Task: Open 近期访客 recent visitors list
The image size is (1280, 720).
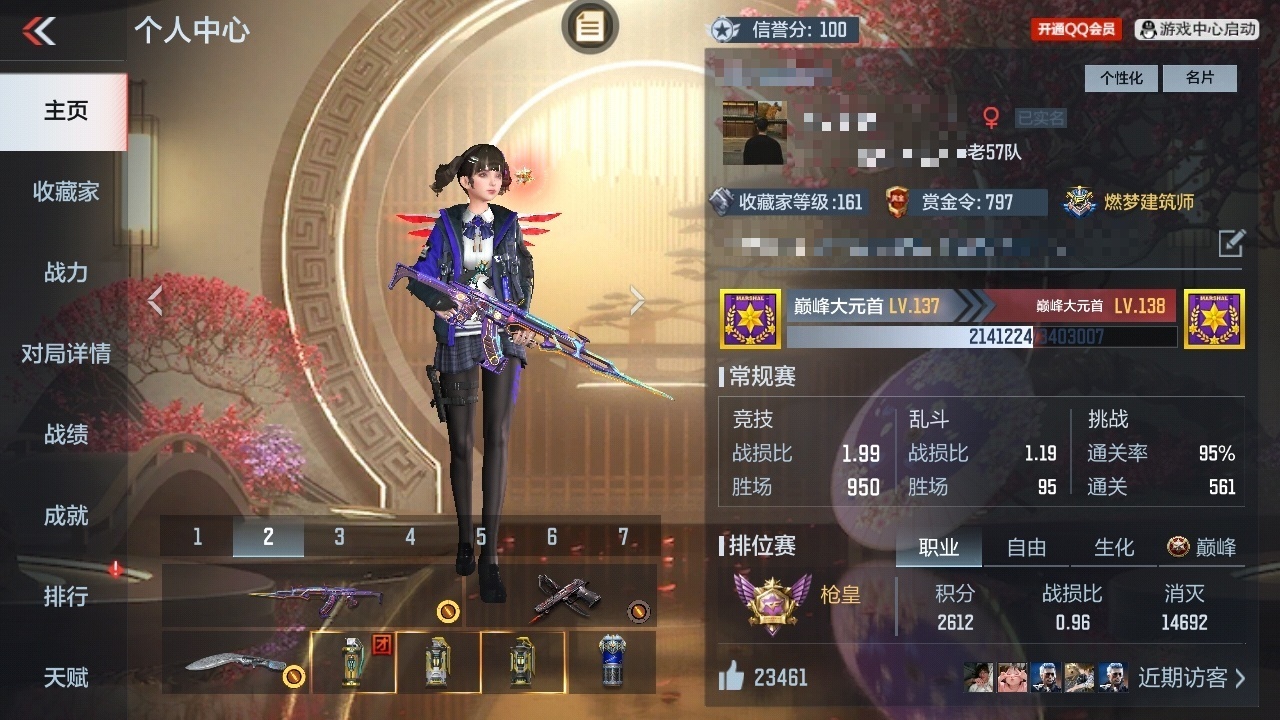Action: (1192, 677)
